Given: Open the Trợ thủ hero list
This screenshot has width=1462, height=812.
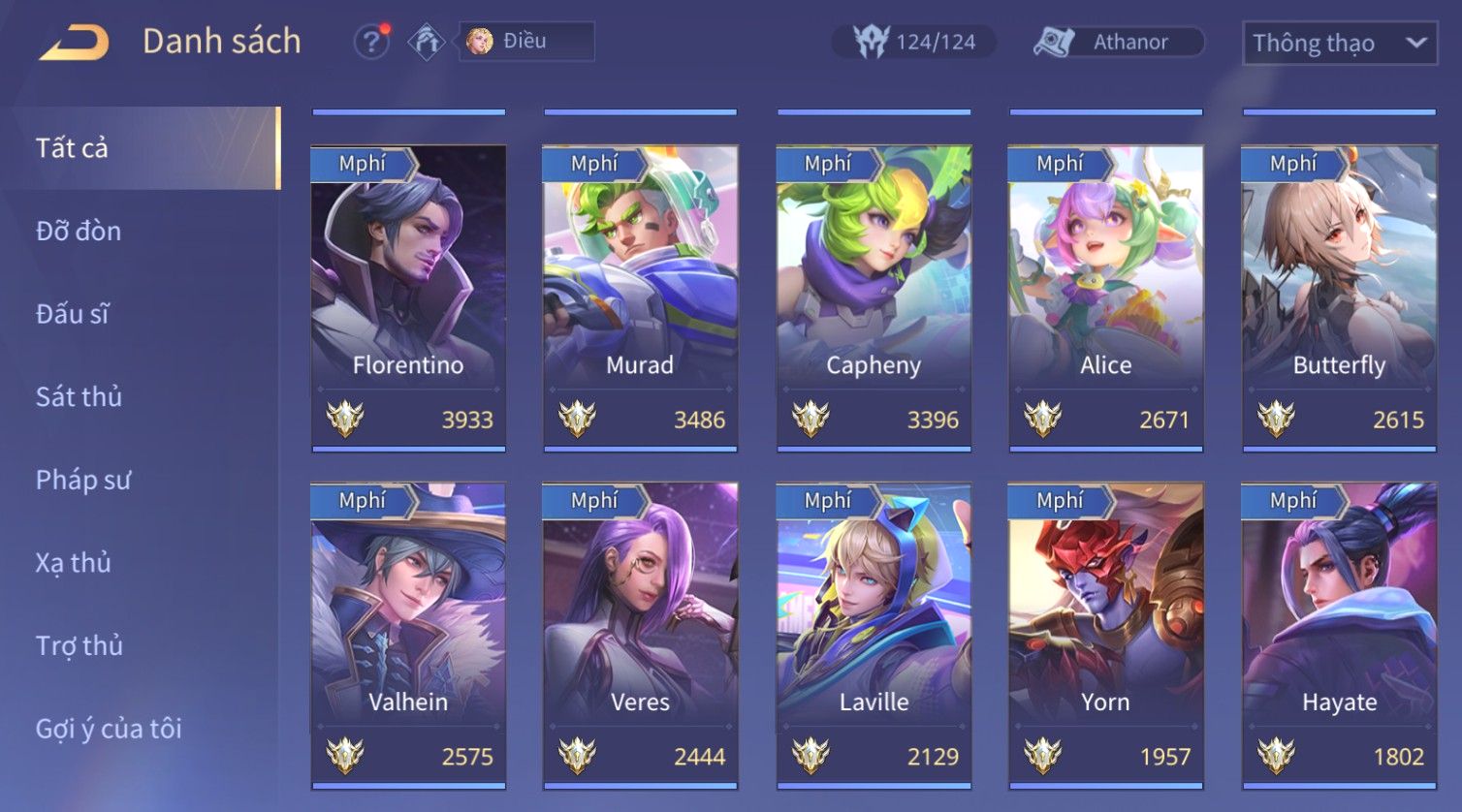Looking at the screenshot, I should 79,645.
